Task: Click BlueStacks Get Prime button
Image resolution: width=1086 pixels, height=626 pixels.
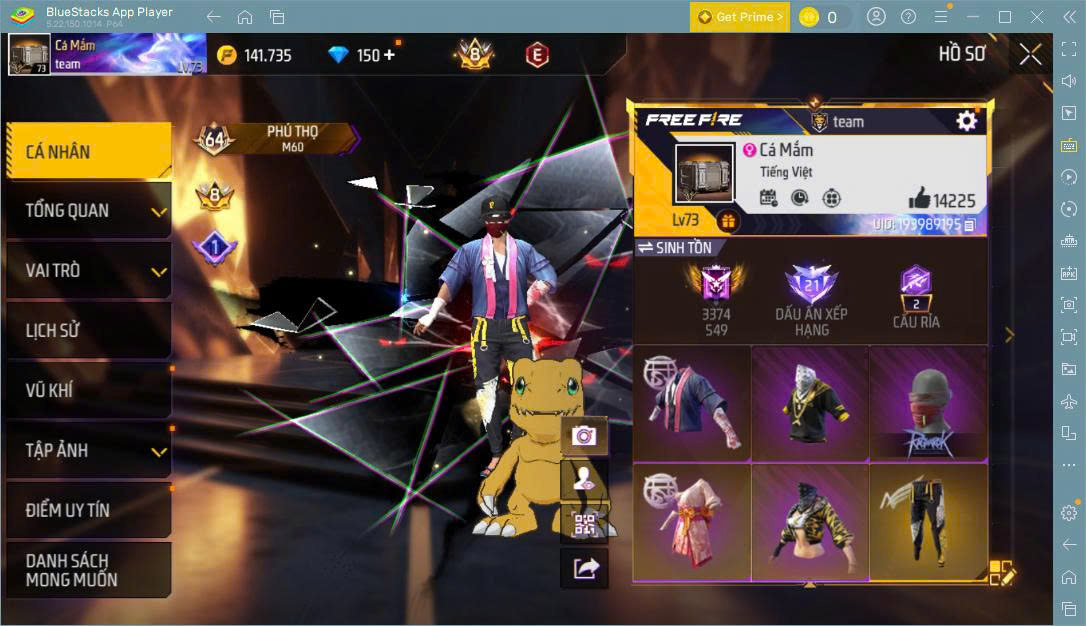Action: [x=739, y=17]
